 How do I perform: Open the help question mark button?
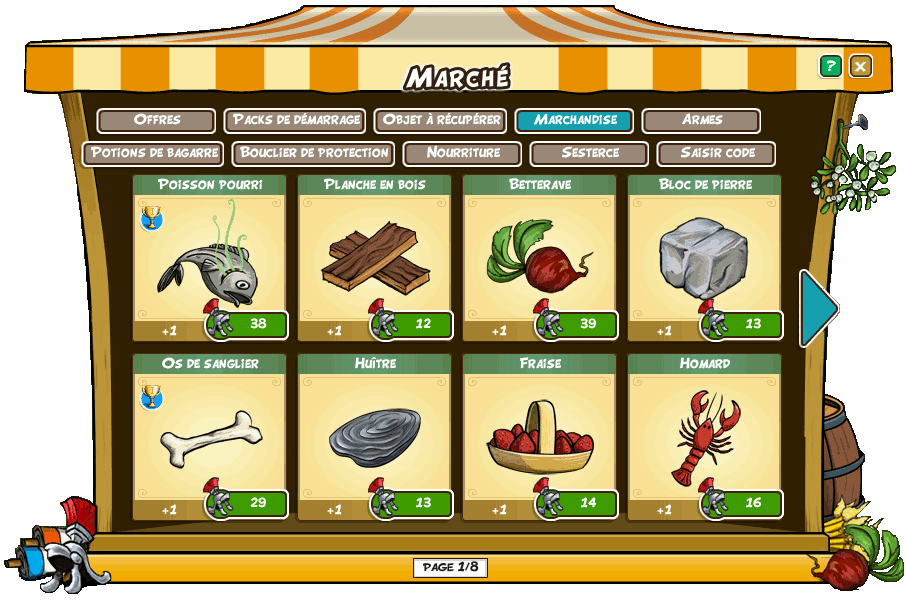point(830,66)
